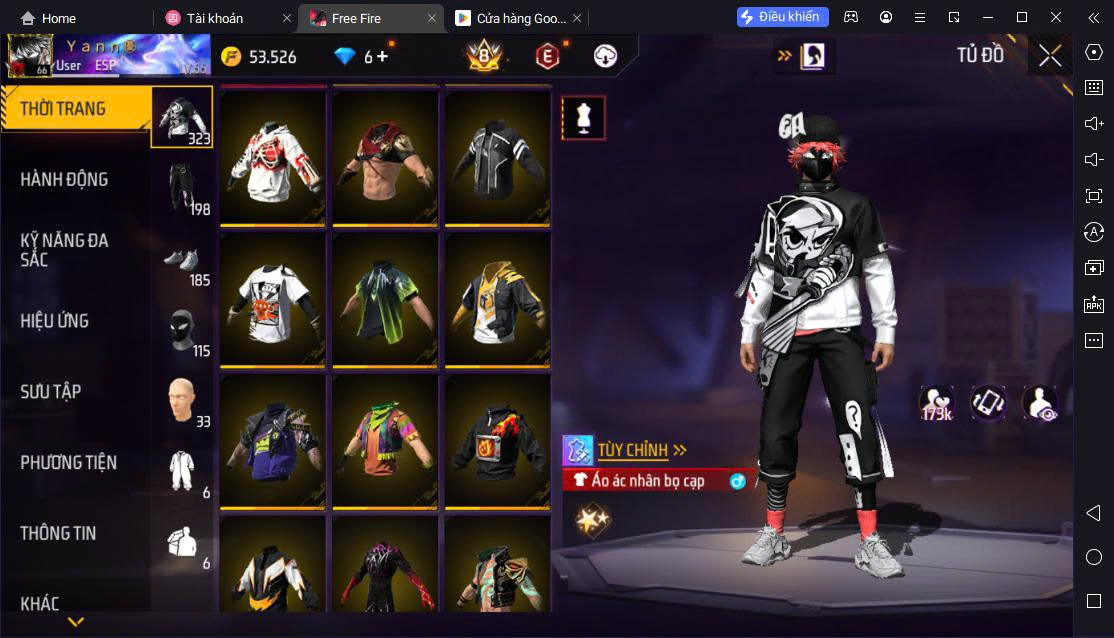Close the wardrobe with the X button

coord(1050,56)
